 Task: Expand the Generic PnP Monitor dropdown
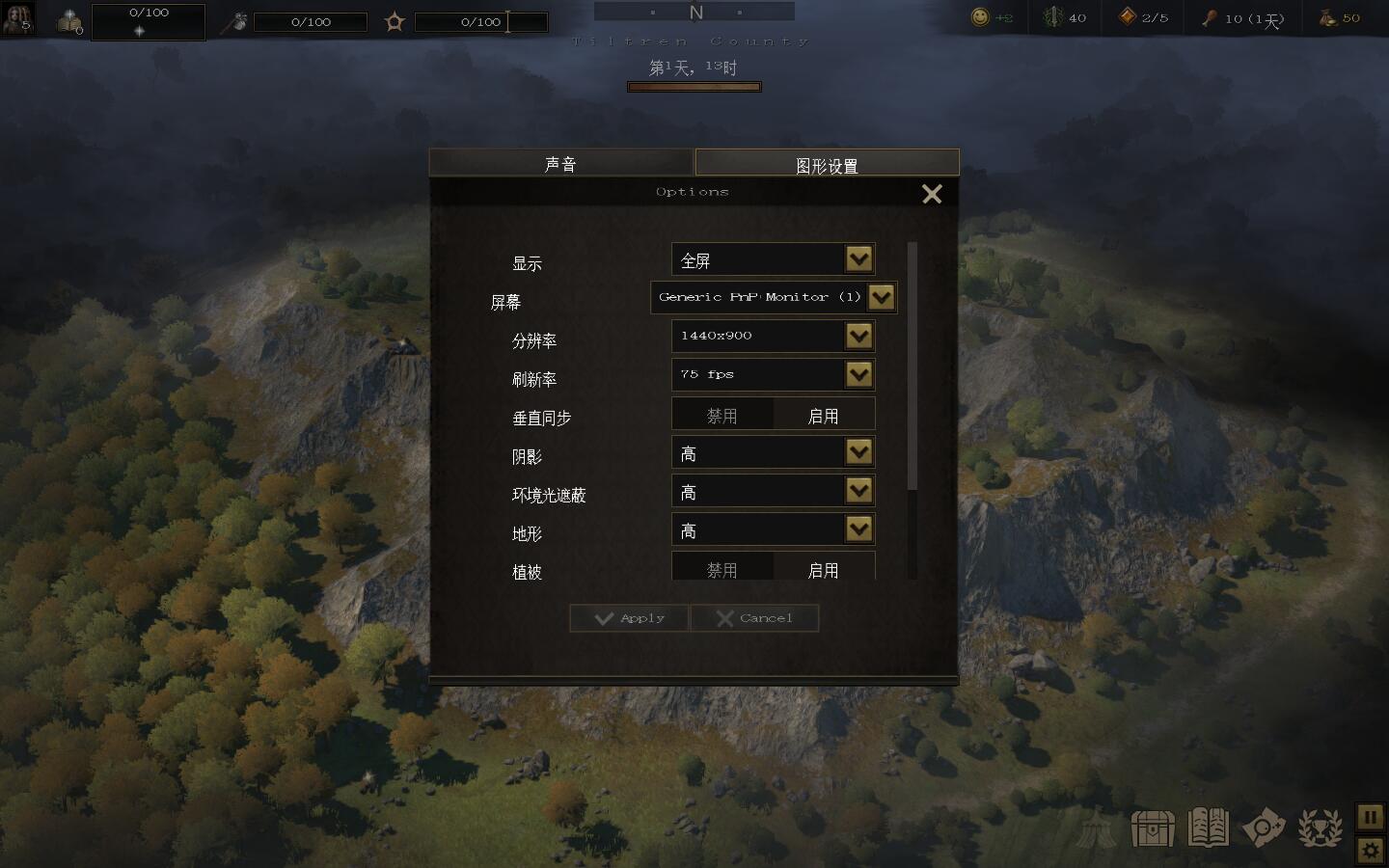[x=881, y=298]
